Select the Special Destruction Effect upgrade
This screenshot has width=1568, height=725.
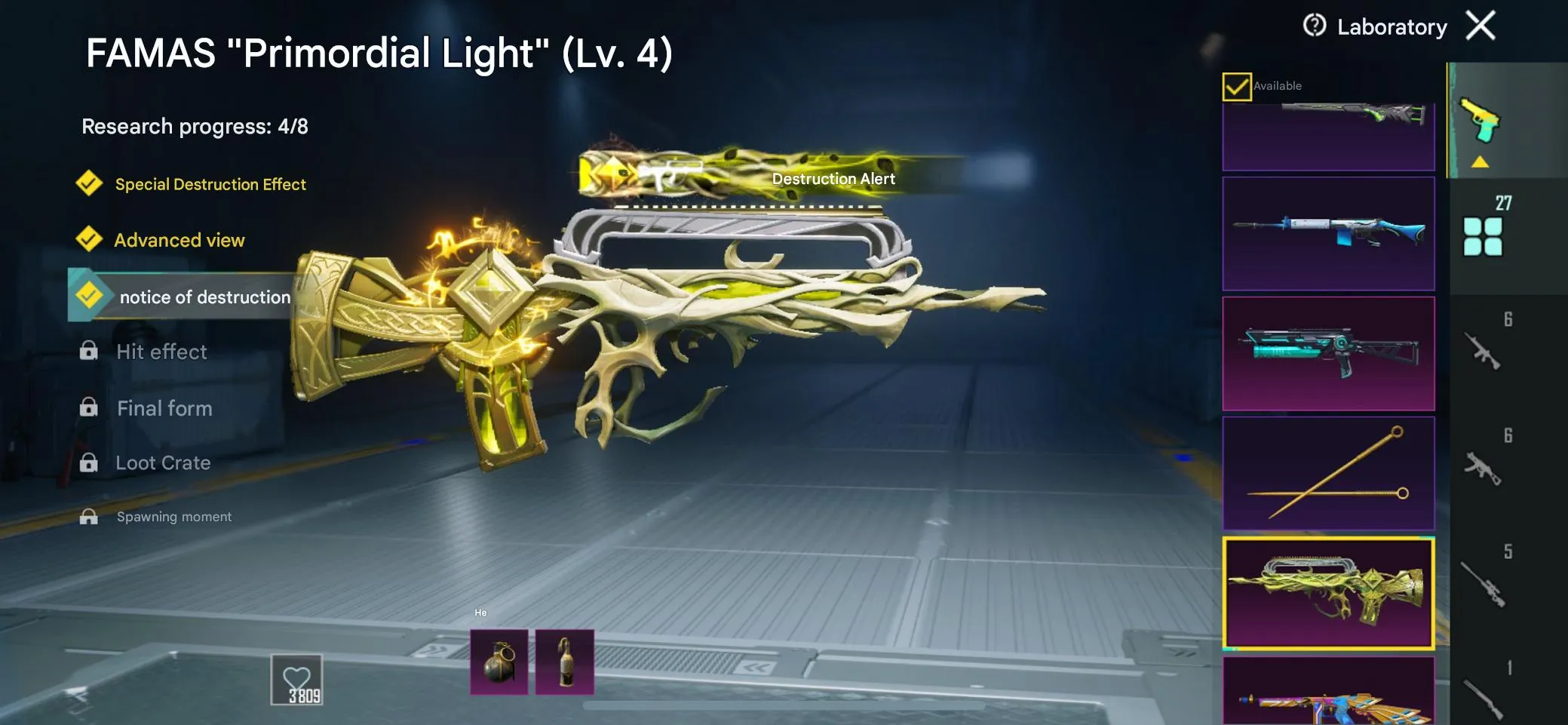coord(210,184)
